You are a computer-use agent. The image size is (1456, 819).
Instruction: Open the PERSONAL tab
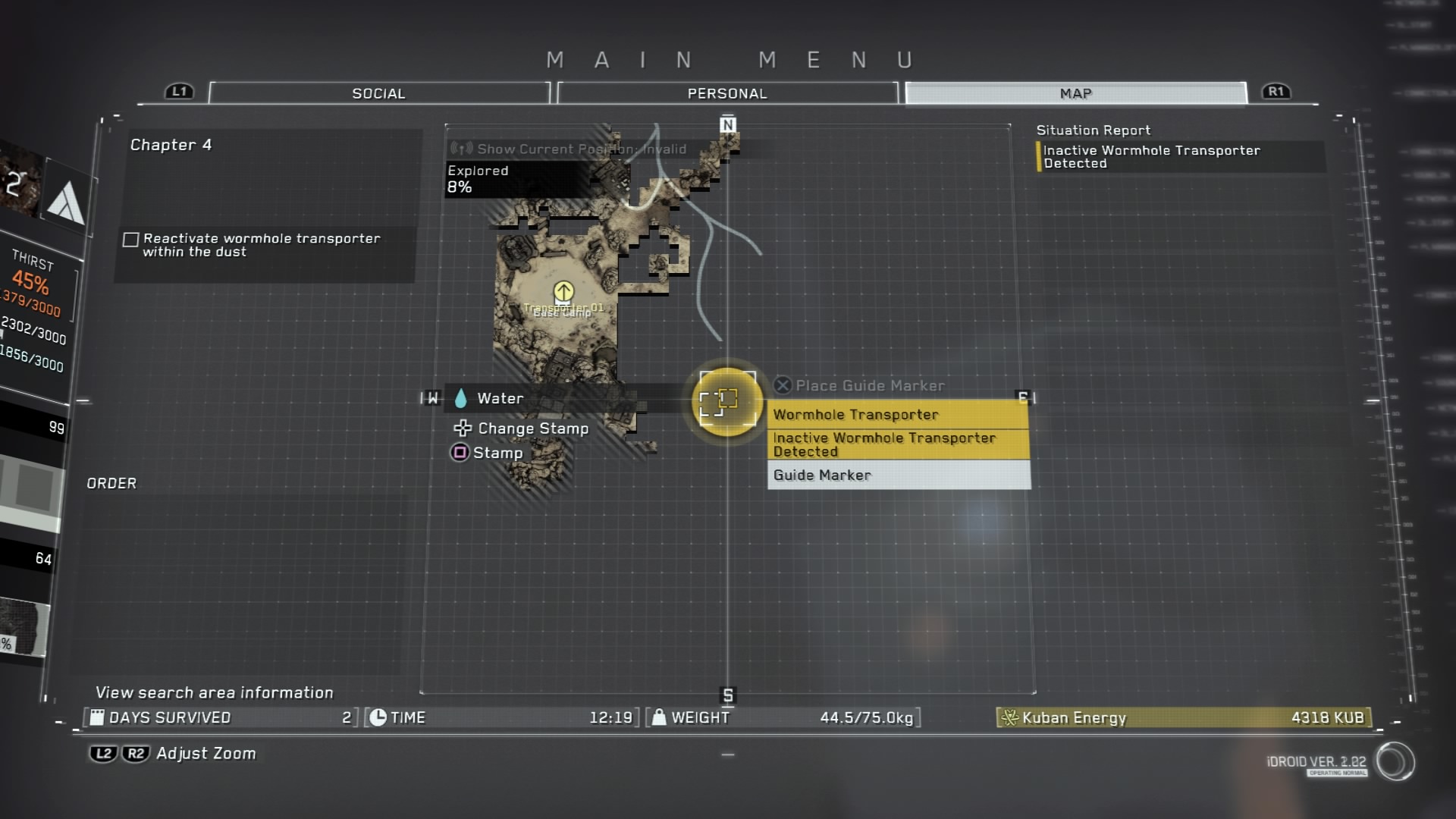(x=727, y=93)
